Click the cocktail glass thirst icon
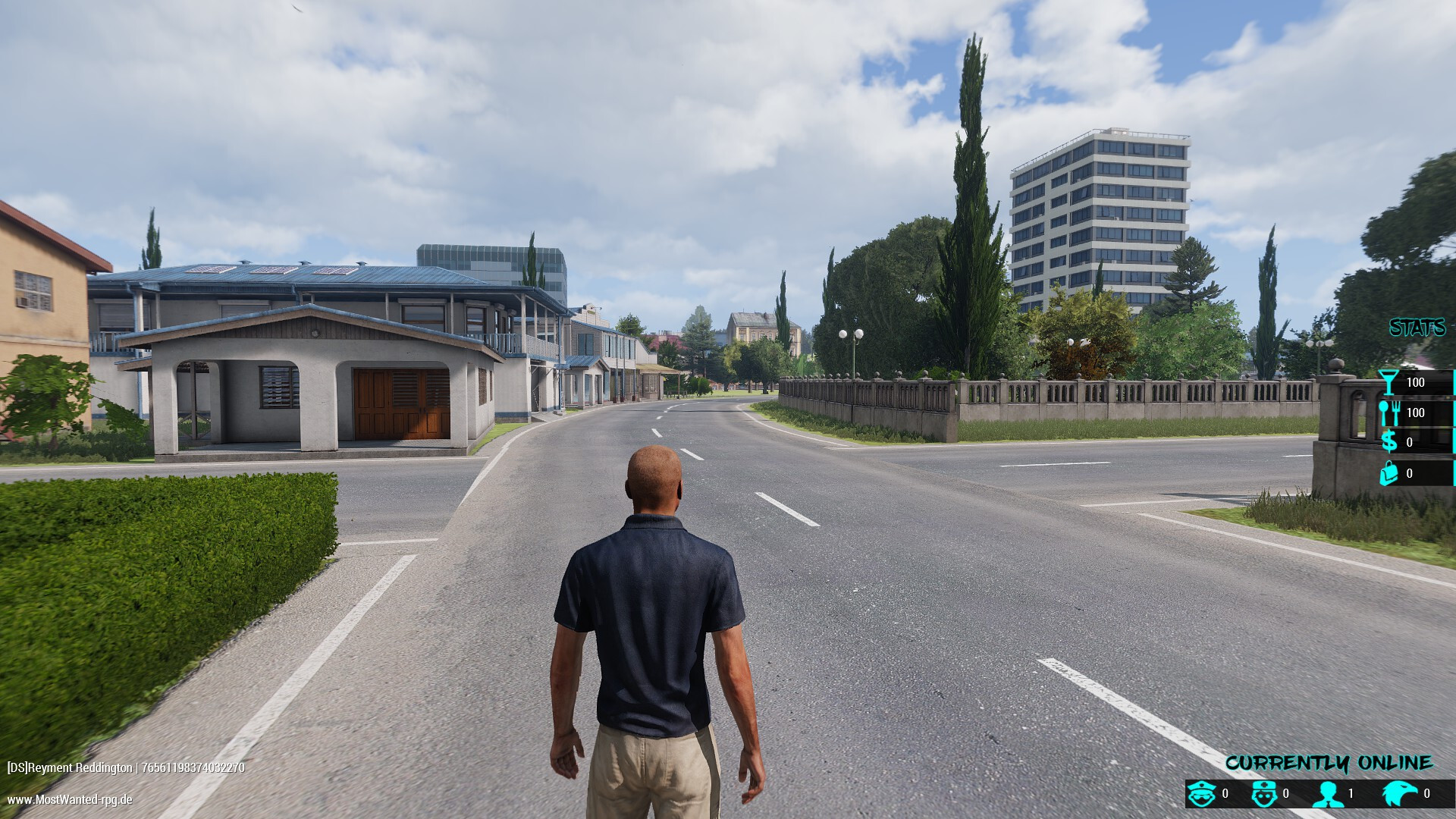Viewport: 1456px width, 819px height. (x=1389, y=382)
